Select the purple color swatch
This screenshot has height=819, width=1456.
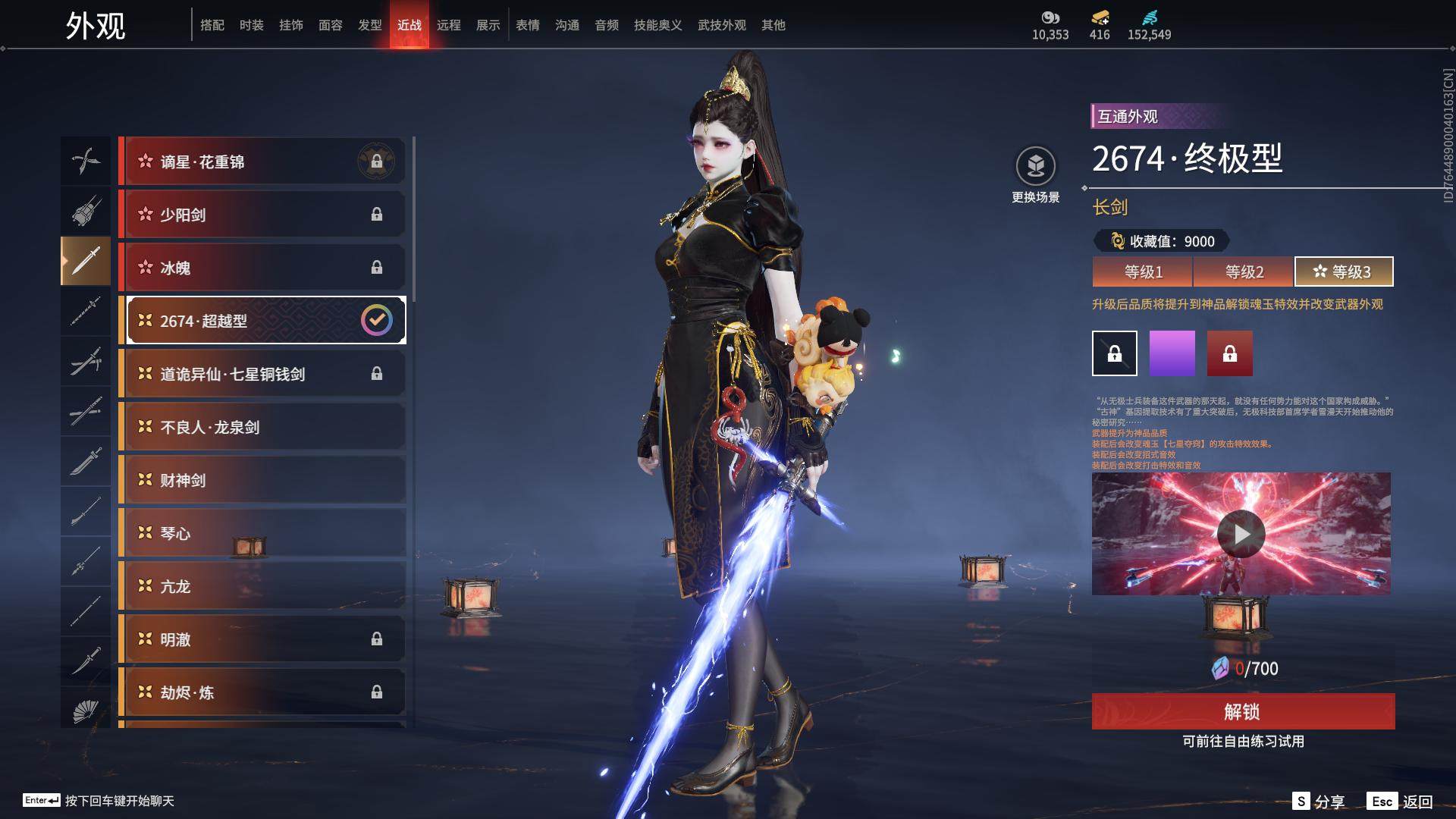coord(1172,353)
